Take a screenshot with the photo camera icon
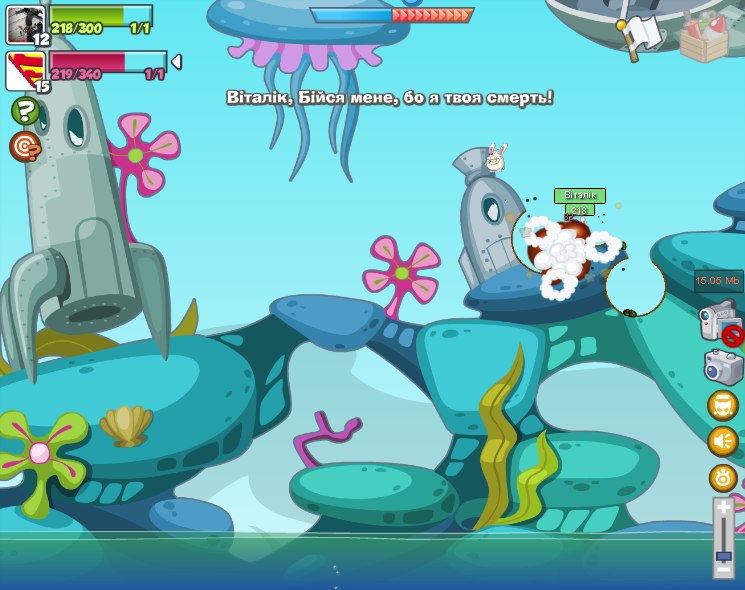The image size is (745, 590). point(722,367)
